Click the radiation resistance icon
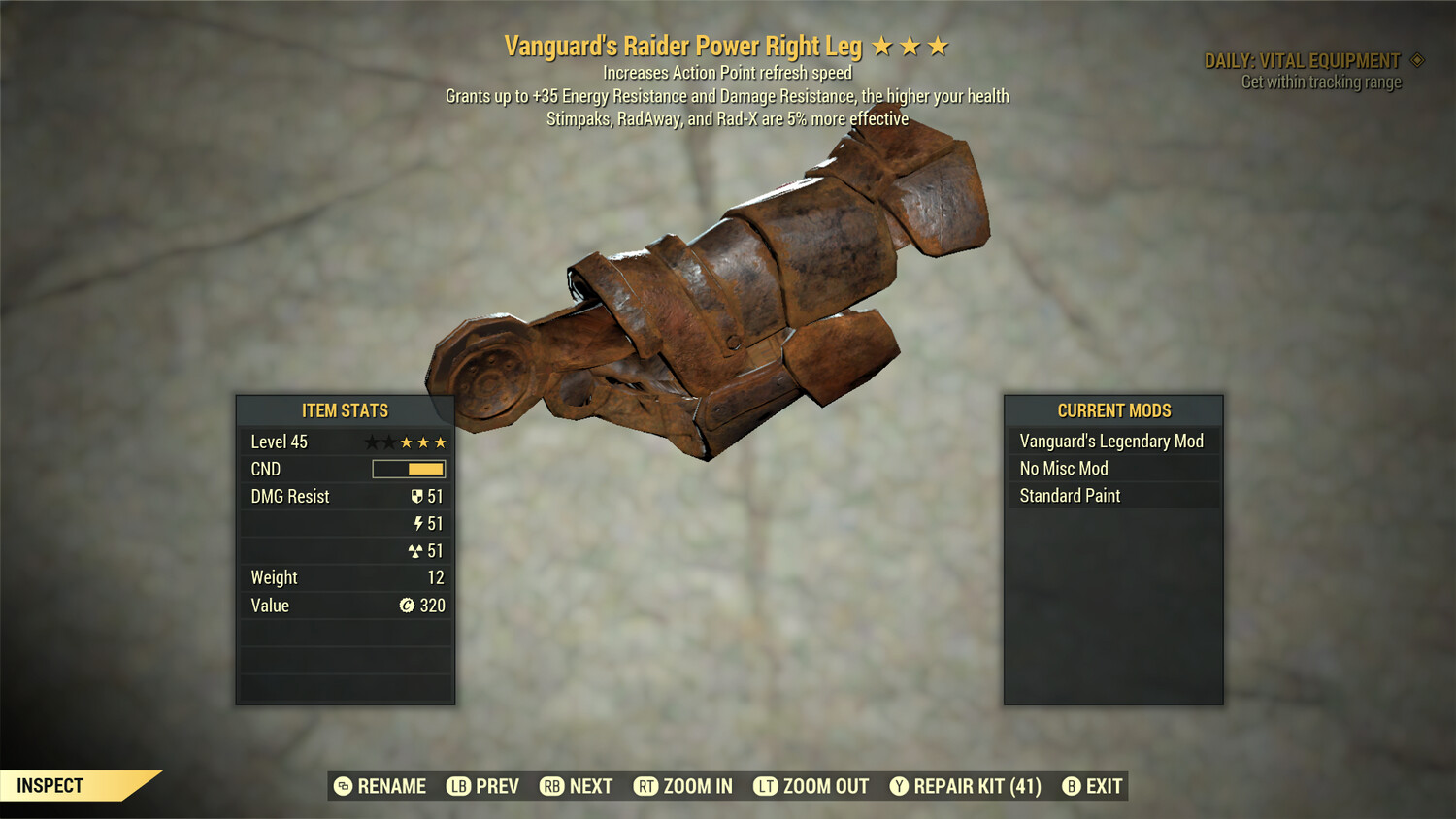1456x819 pixels. point(417,550)
